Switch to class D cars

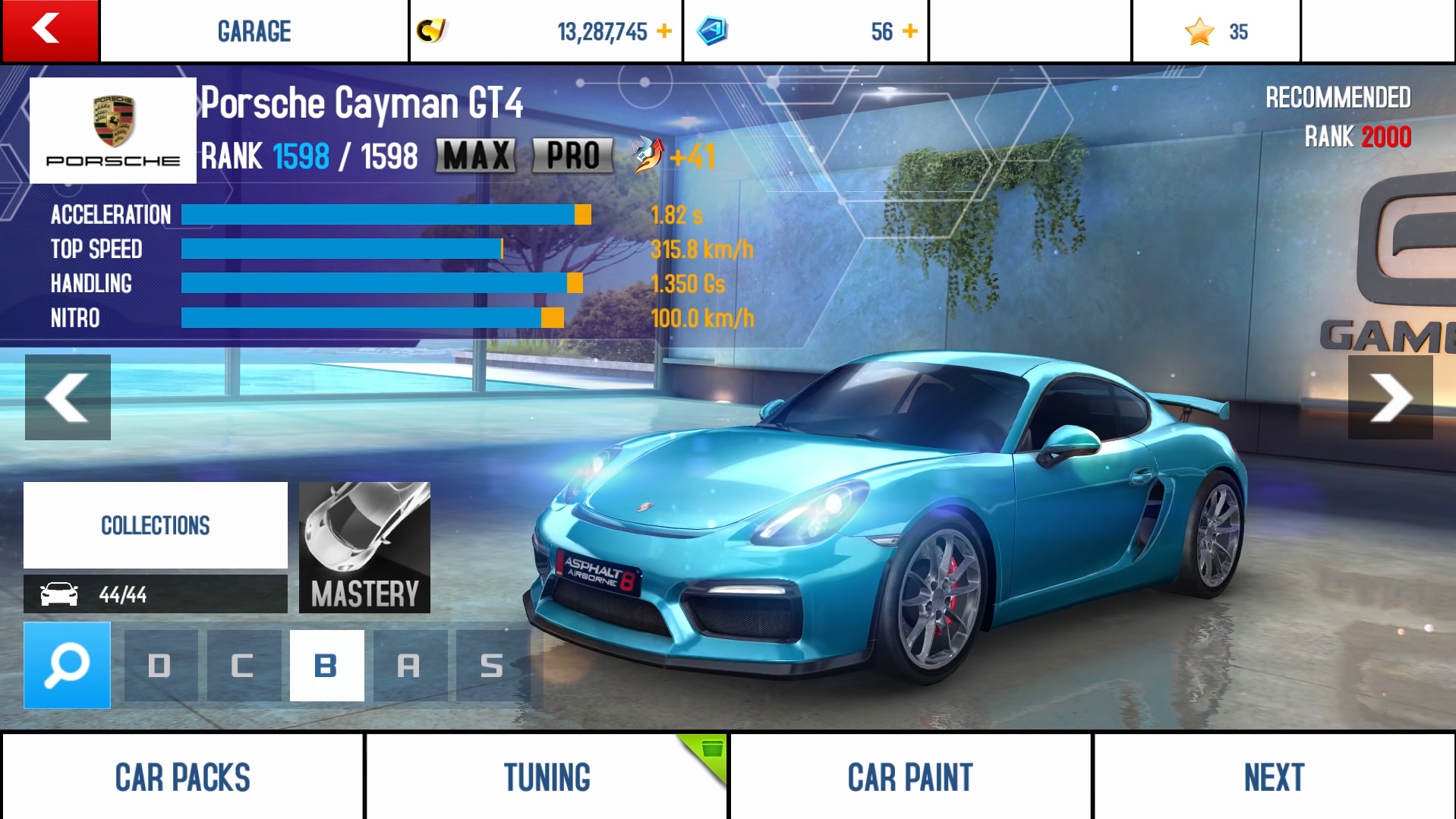(x=160, y=666)
